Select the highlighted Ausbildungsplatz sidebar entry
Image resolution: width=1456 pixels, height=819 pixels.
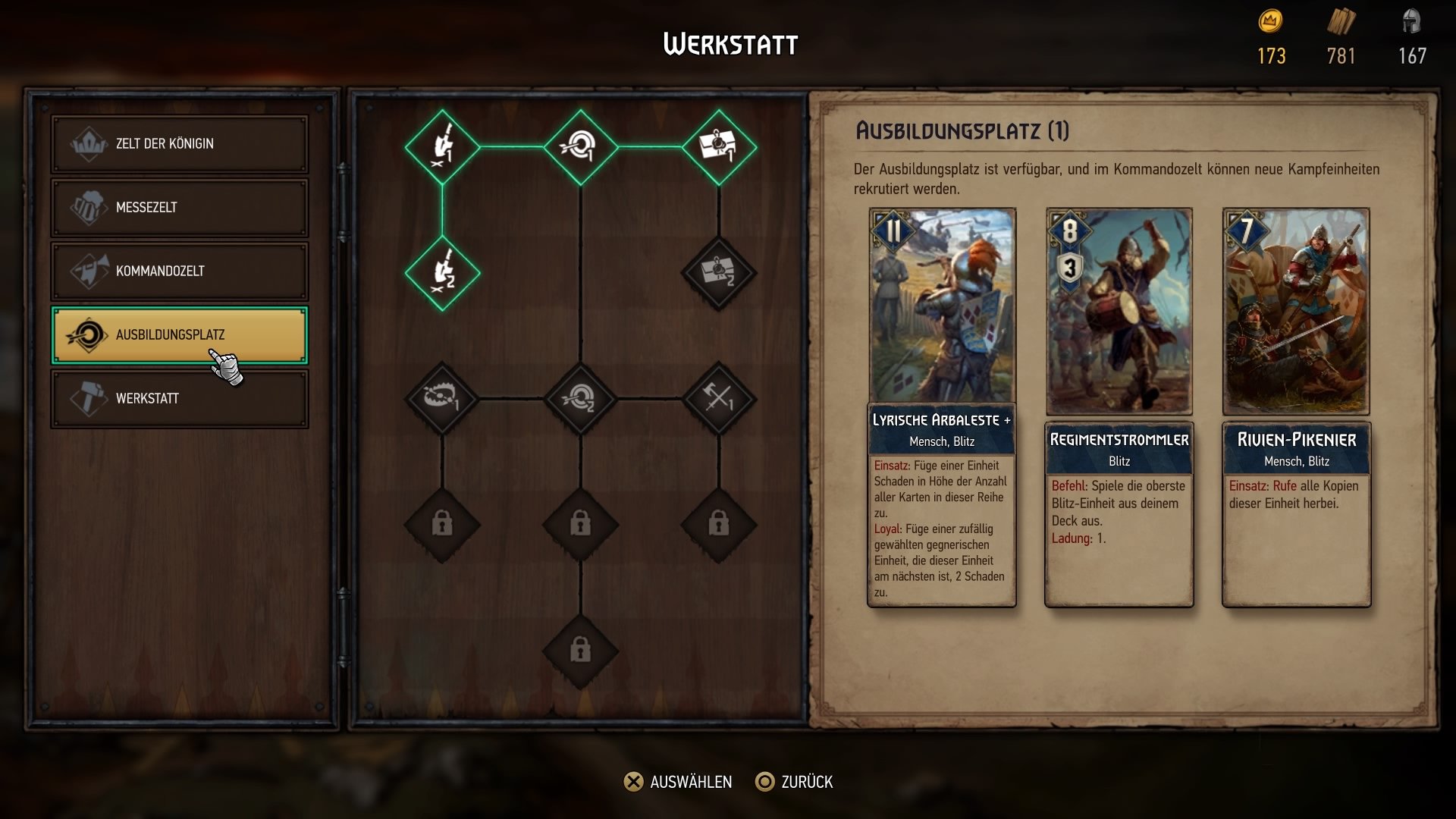click(179, 334)
